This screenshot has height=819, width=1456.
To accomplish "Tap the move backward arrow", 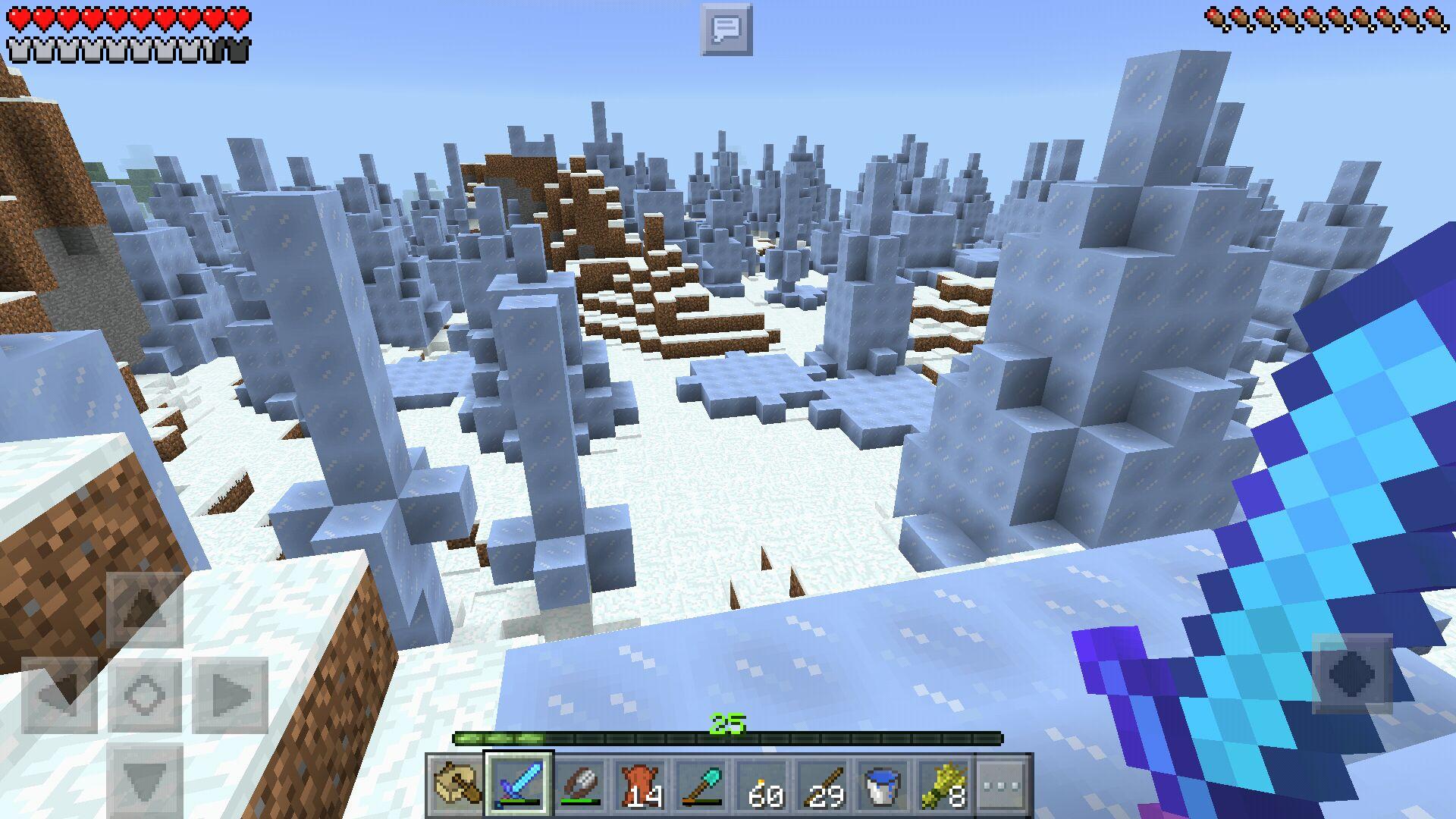I will click(144, 779).
